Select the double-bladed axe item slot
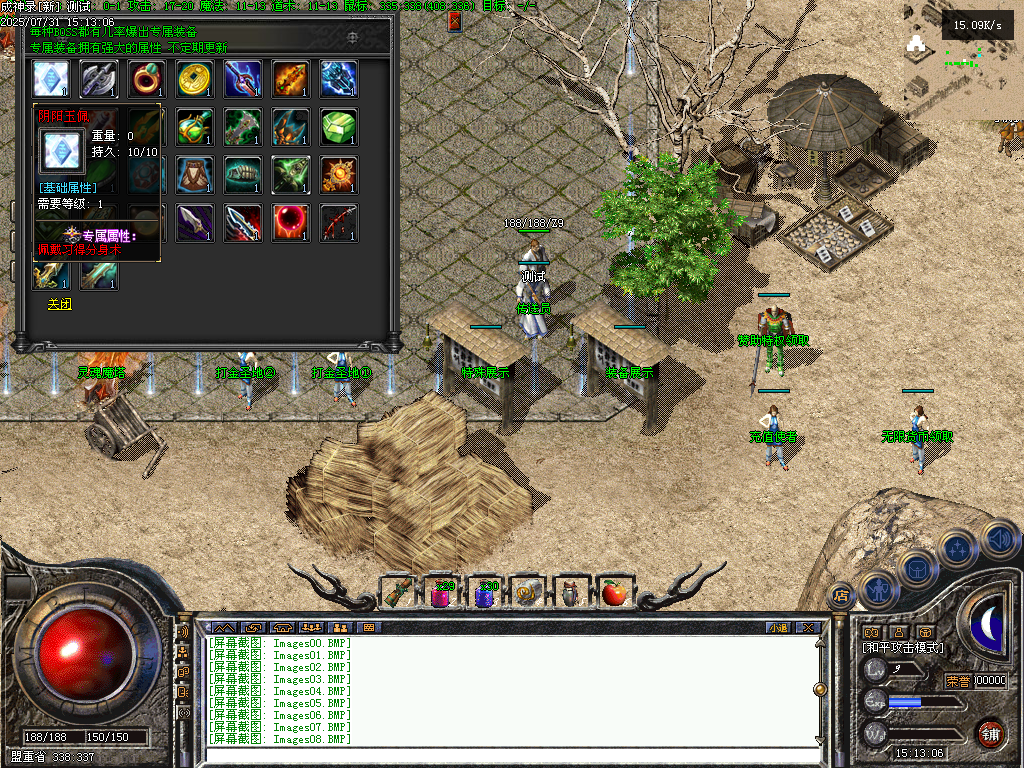Screen dimensions: 1024x768 99,79
